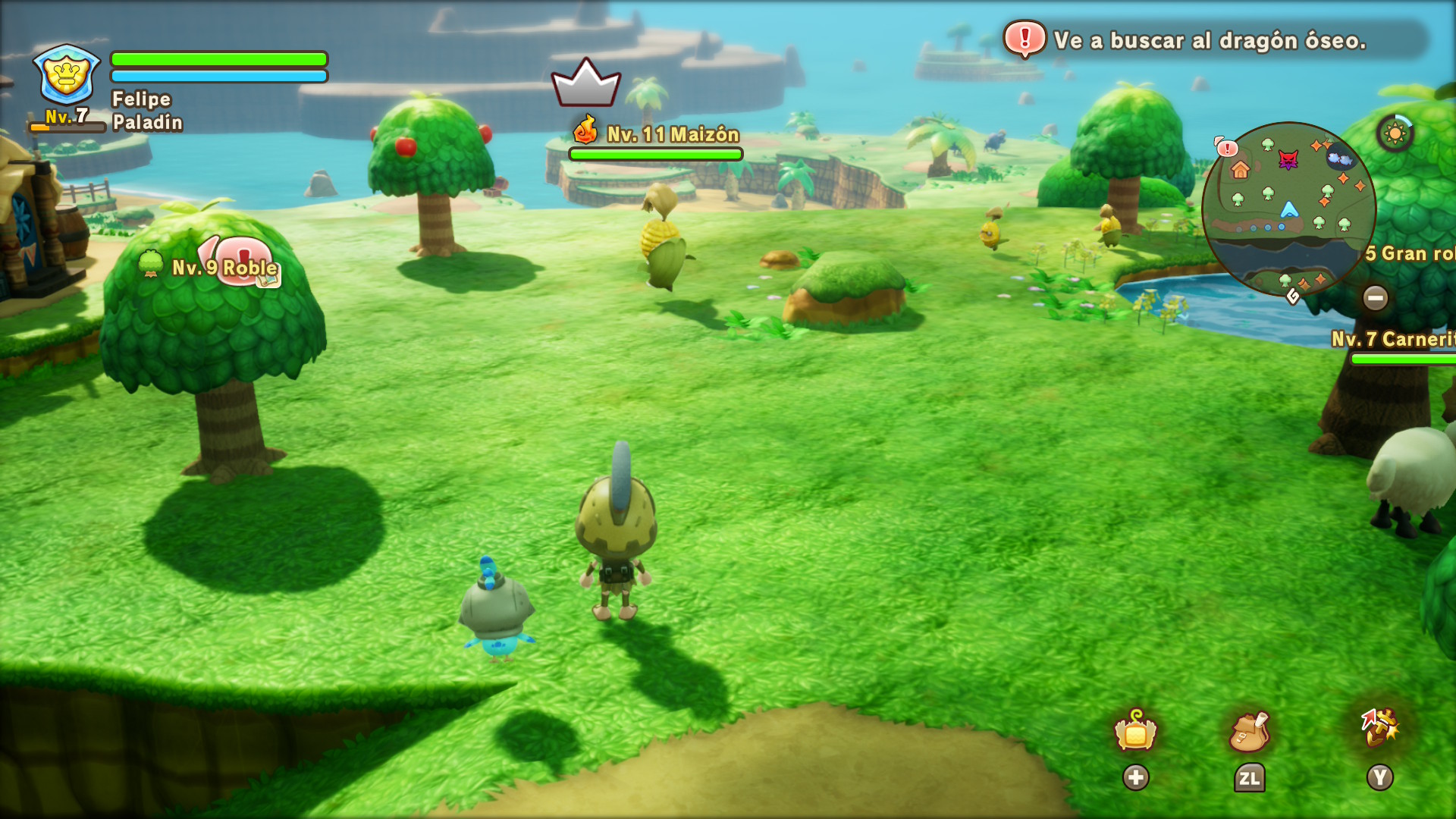Viewport: 1456px width, 819px height.
Task: Click the pink quest alert marker on the minimap
Action: pyautogui.click(x=1226, y=148)
